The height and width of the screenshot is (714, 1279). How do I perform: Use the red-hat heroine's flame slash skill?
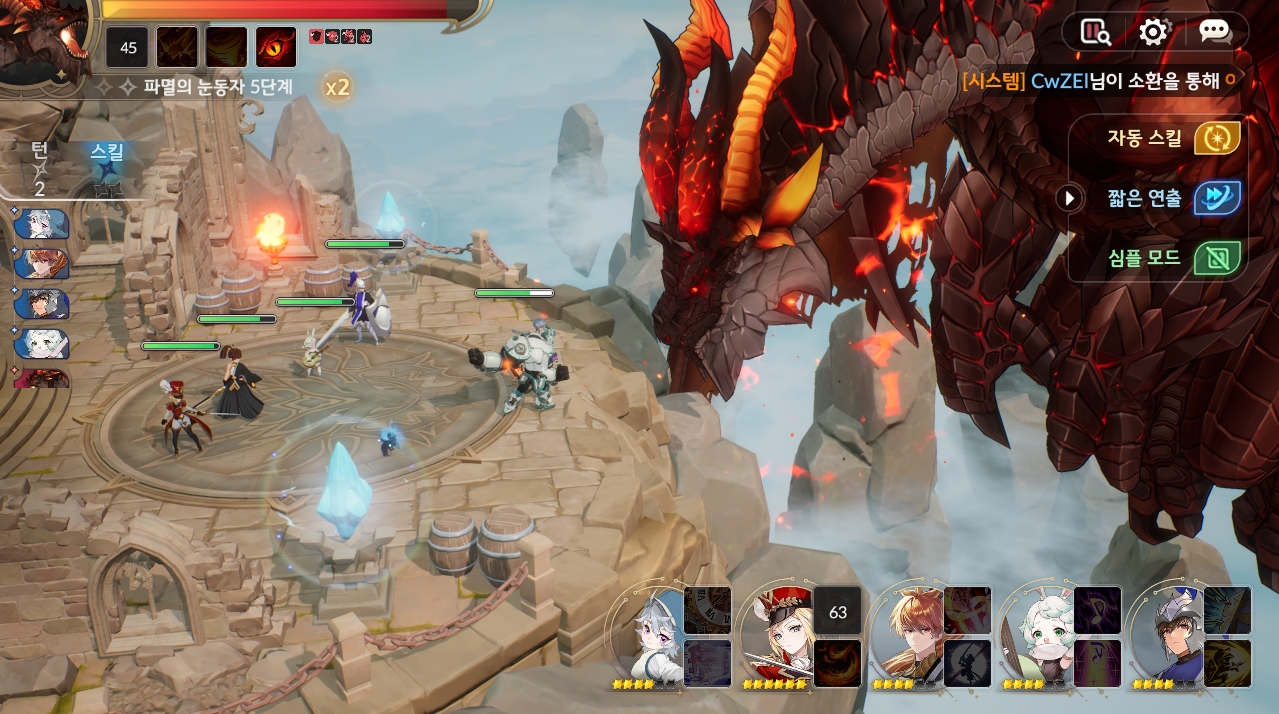pyautogui.click(x=837, y=664)
